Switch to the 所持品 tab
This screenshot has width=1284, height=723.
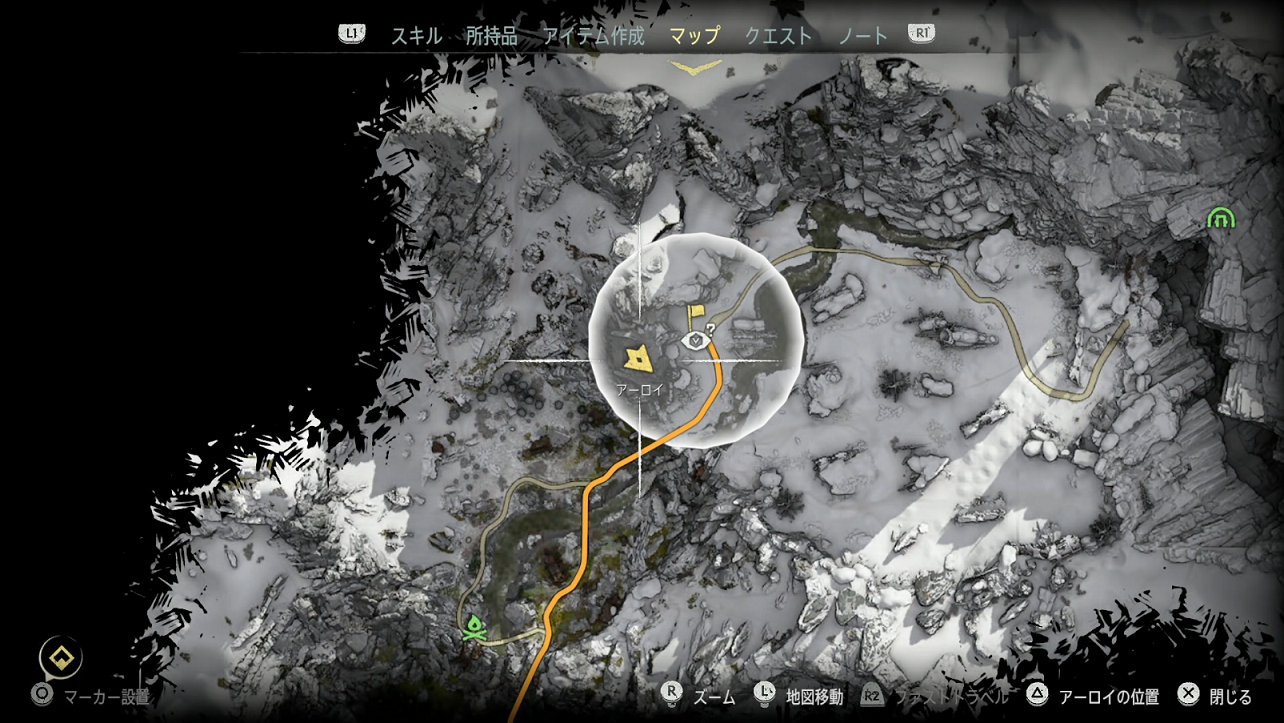pyautogui.click(x=490, y=33)
